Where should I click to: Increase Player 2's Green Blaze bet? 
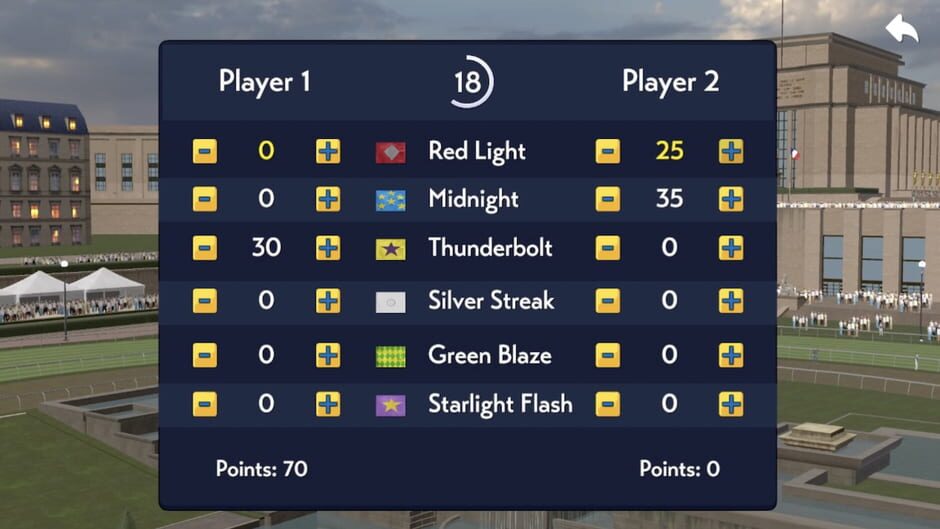coord(731,355)
